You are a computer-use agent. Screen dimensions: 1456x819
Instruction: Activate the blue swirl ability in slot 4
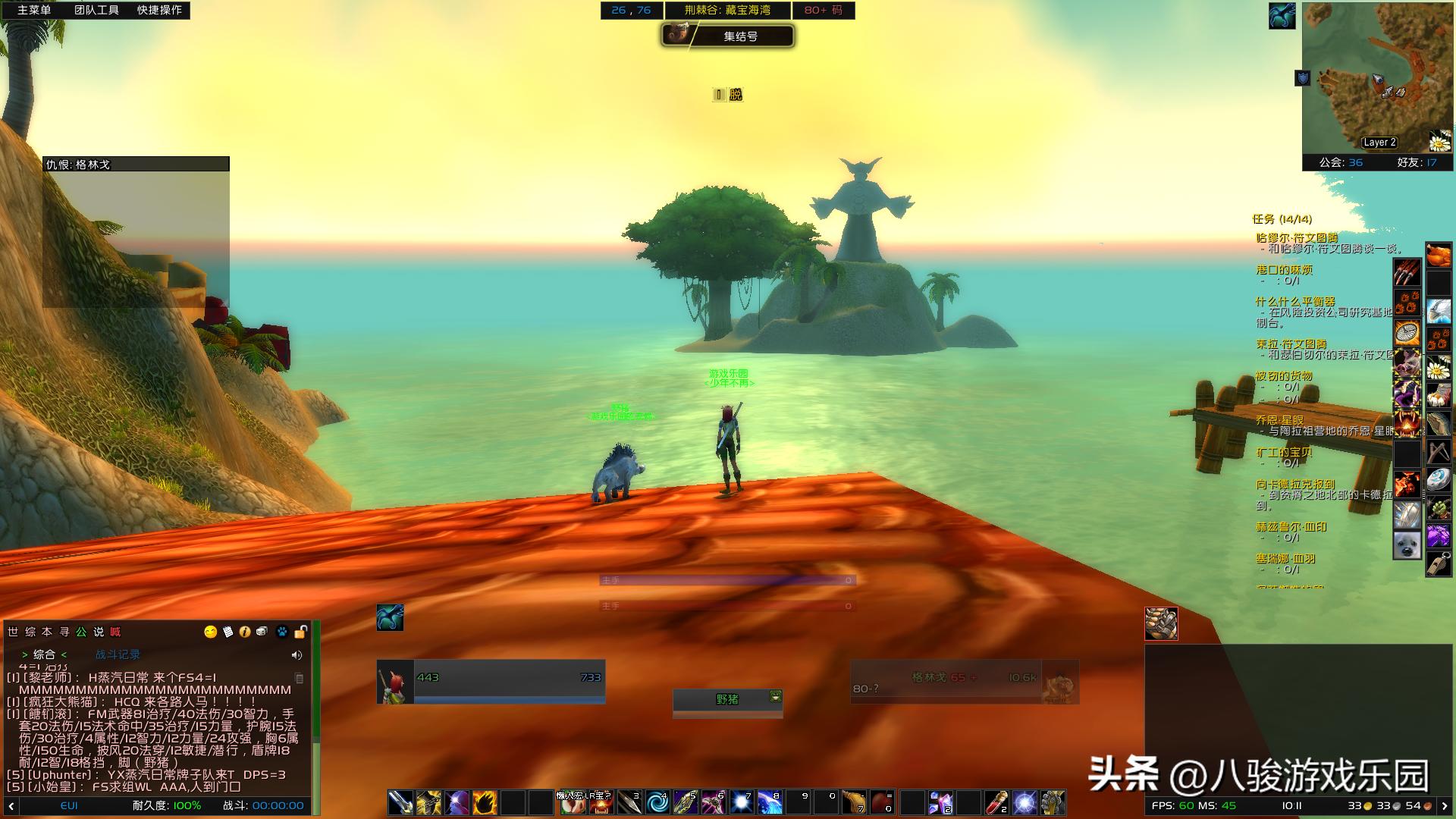pyautogui.click(x=657, y=802)
